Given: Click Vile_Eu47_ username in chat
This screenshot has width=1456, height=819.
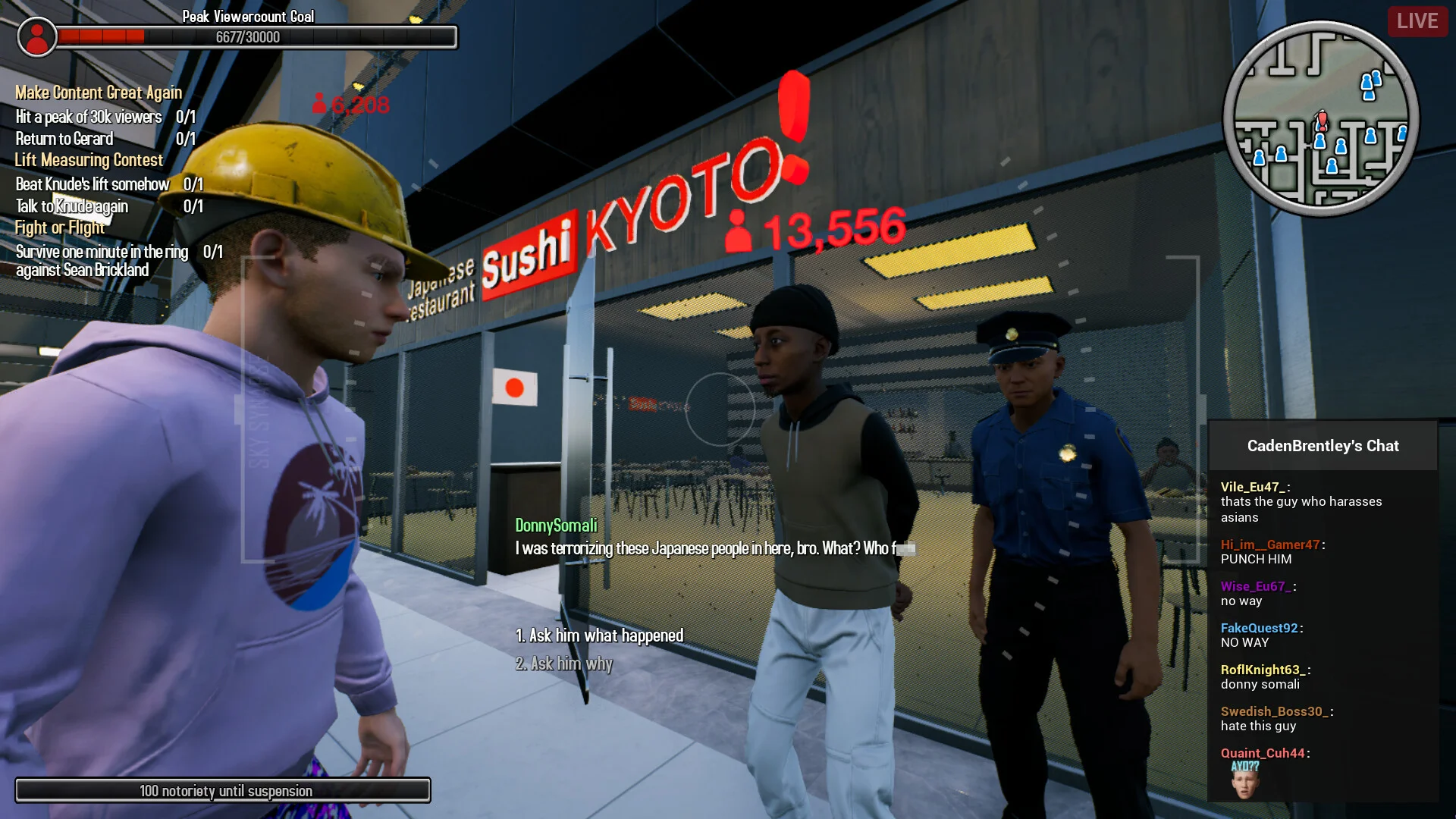Looking at the screenshot, I should click(1253, 487).
